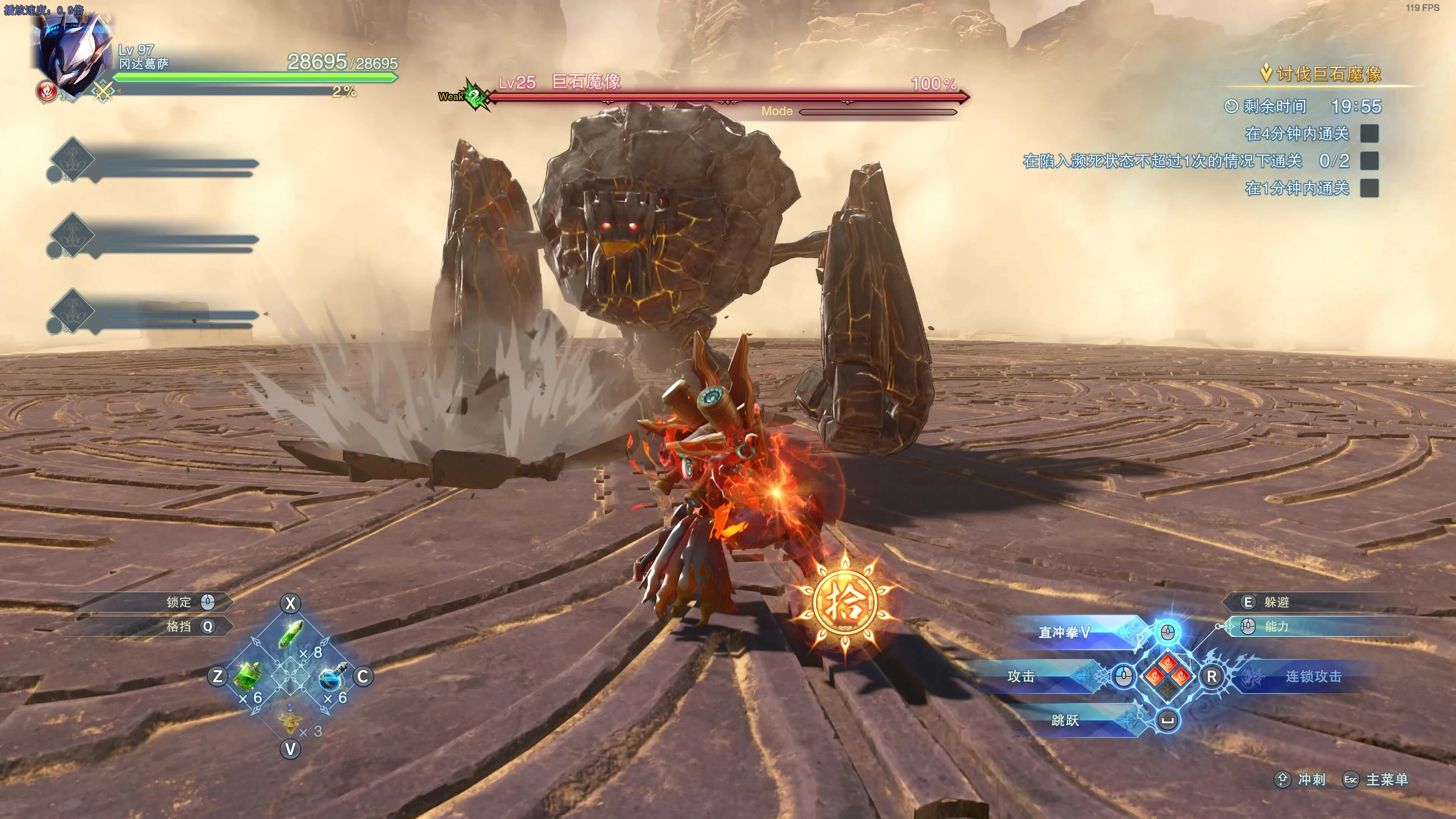The height and width of the screenshot is (819, 1456).
Task: Choose the 躲避 dodge action
Action: [1276, 602]
